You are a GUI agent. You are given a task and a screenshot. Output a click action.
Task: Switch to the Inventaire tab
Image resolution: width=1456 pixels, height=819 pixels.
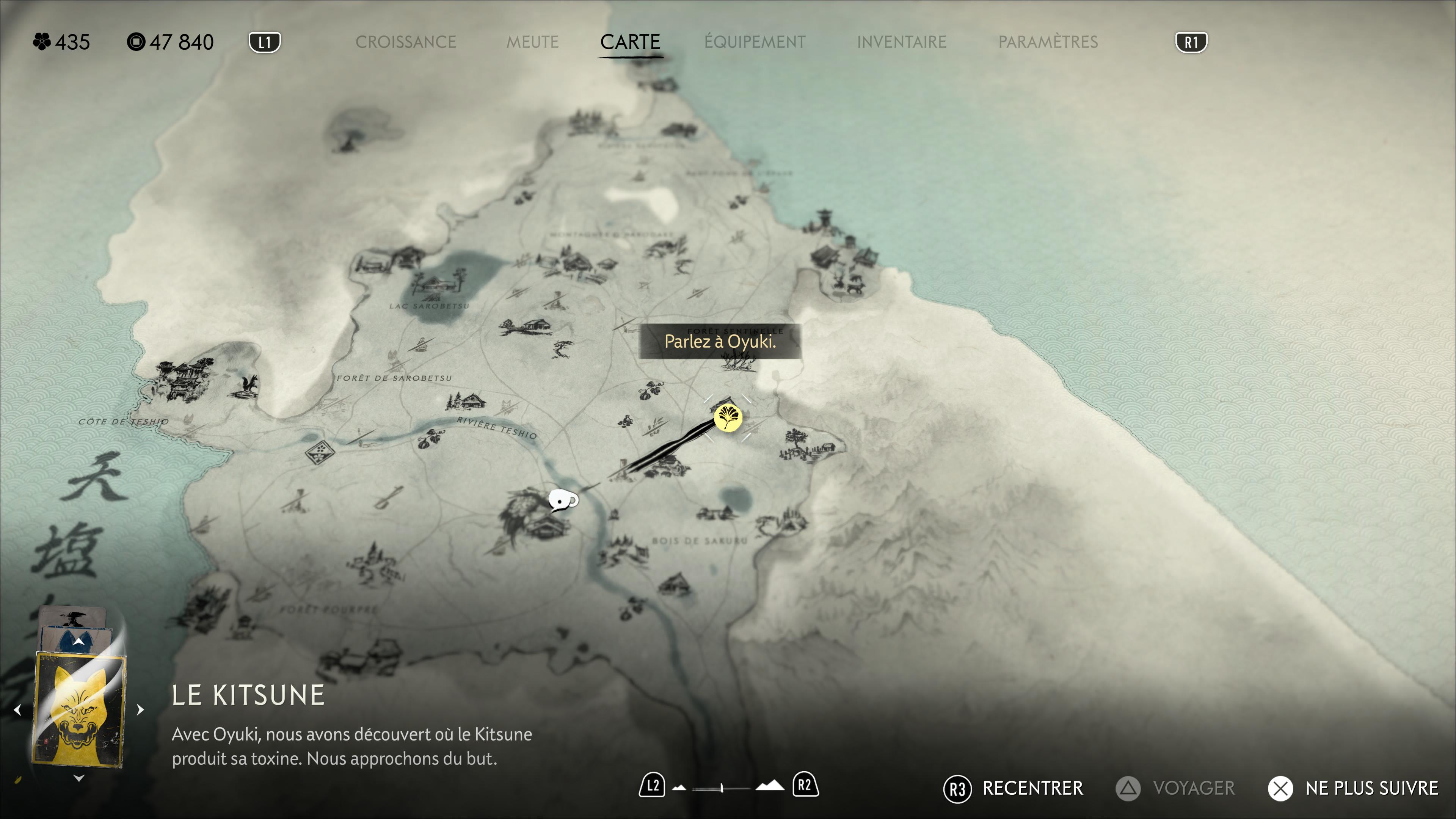coord(901,42)
